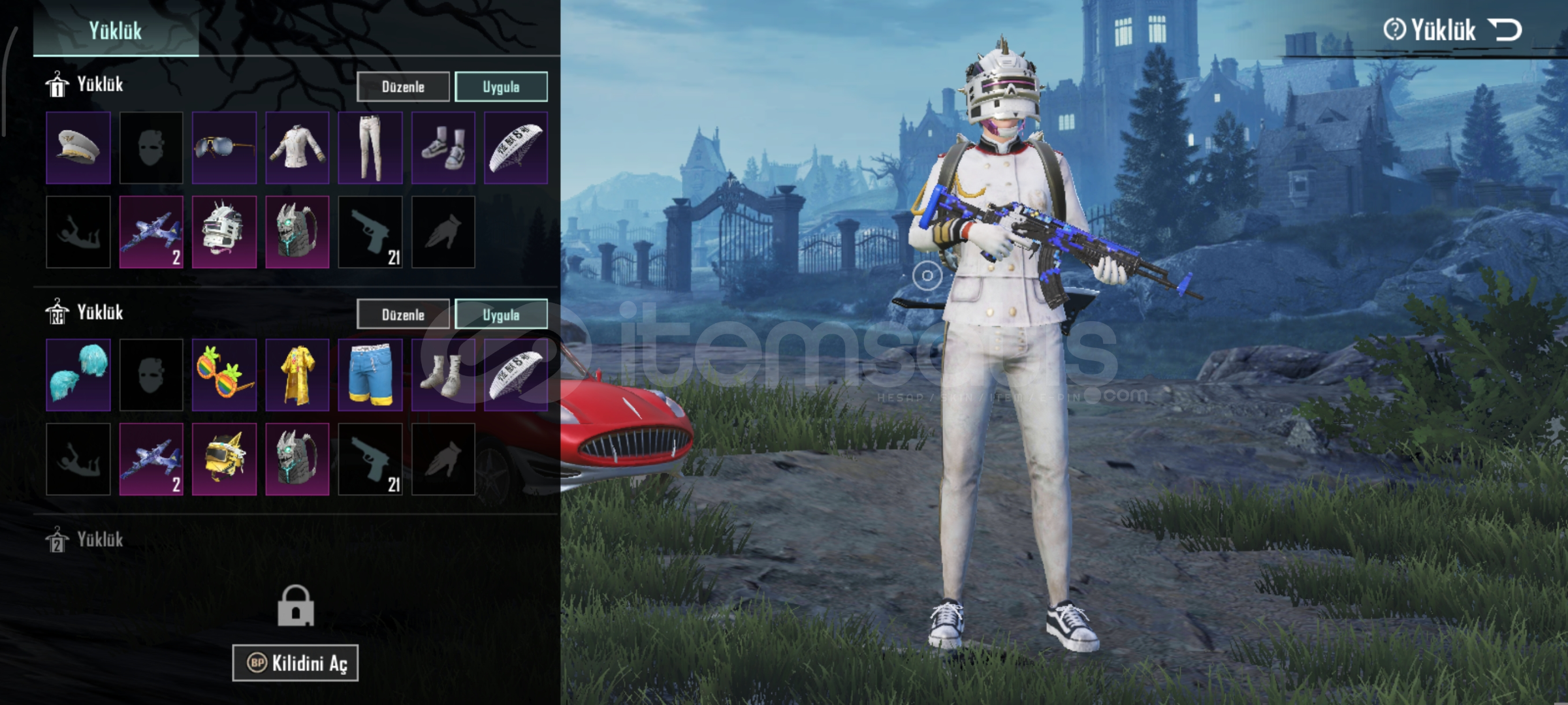Choose the yellow cat helmet skin
Viewport: 1568px width, 705px height.
[224, 459]
